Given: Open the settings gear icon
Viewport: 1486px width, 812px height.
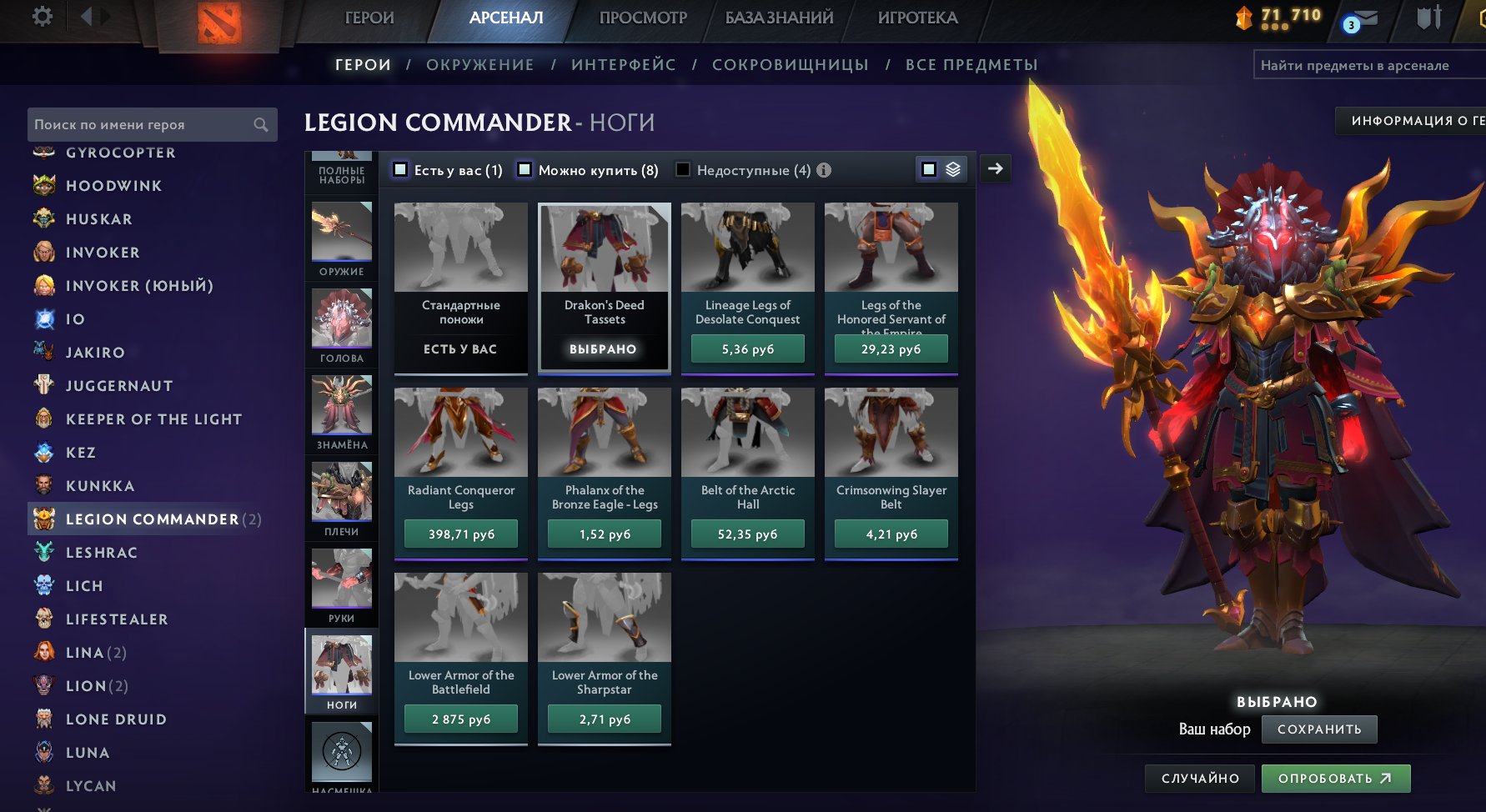Looking at the screenshot, I should pyautogui.click(x=42, y=17).
